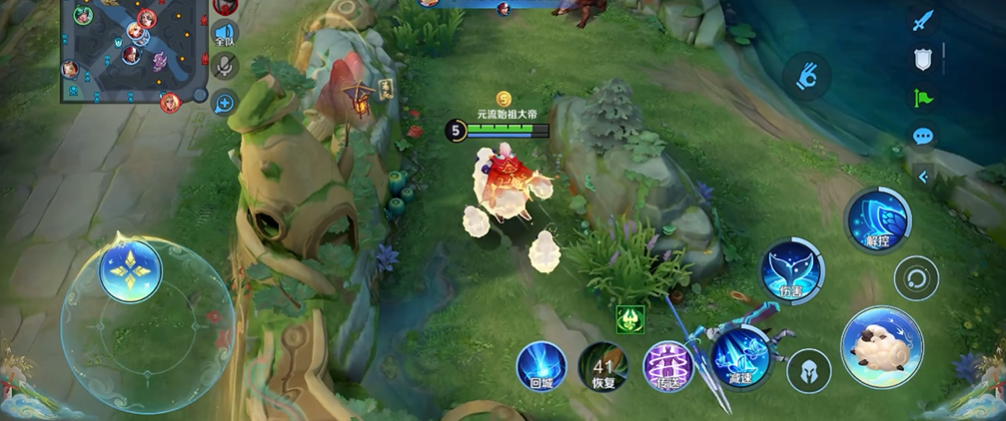1006x421 pixels.
Task: Send the green flag gather signal
Action: (x=922, y=97)
